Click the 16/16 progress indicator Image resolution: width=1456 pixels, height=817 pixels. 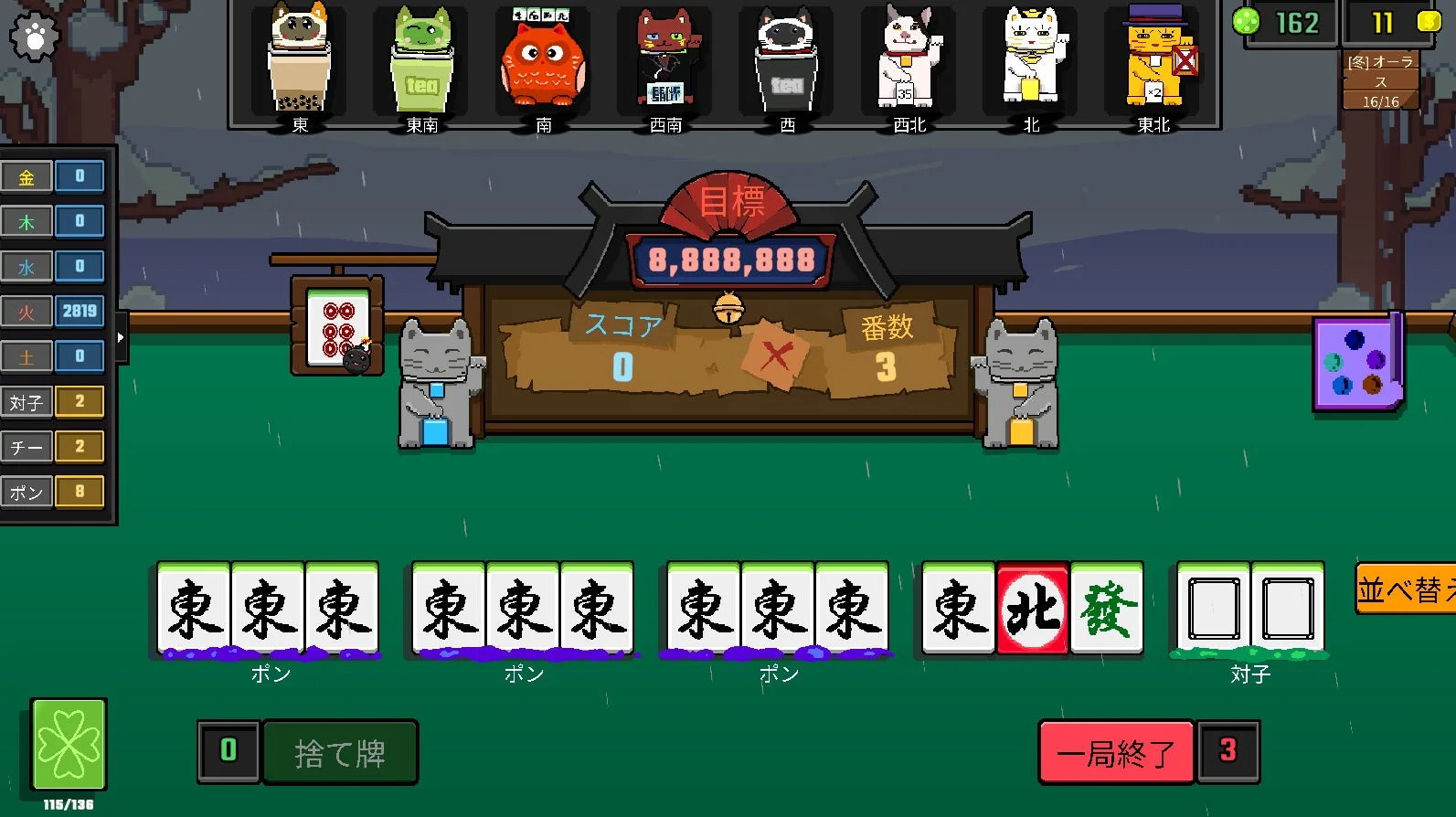[1379, 100]
